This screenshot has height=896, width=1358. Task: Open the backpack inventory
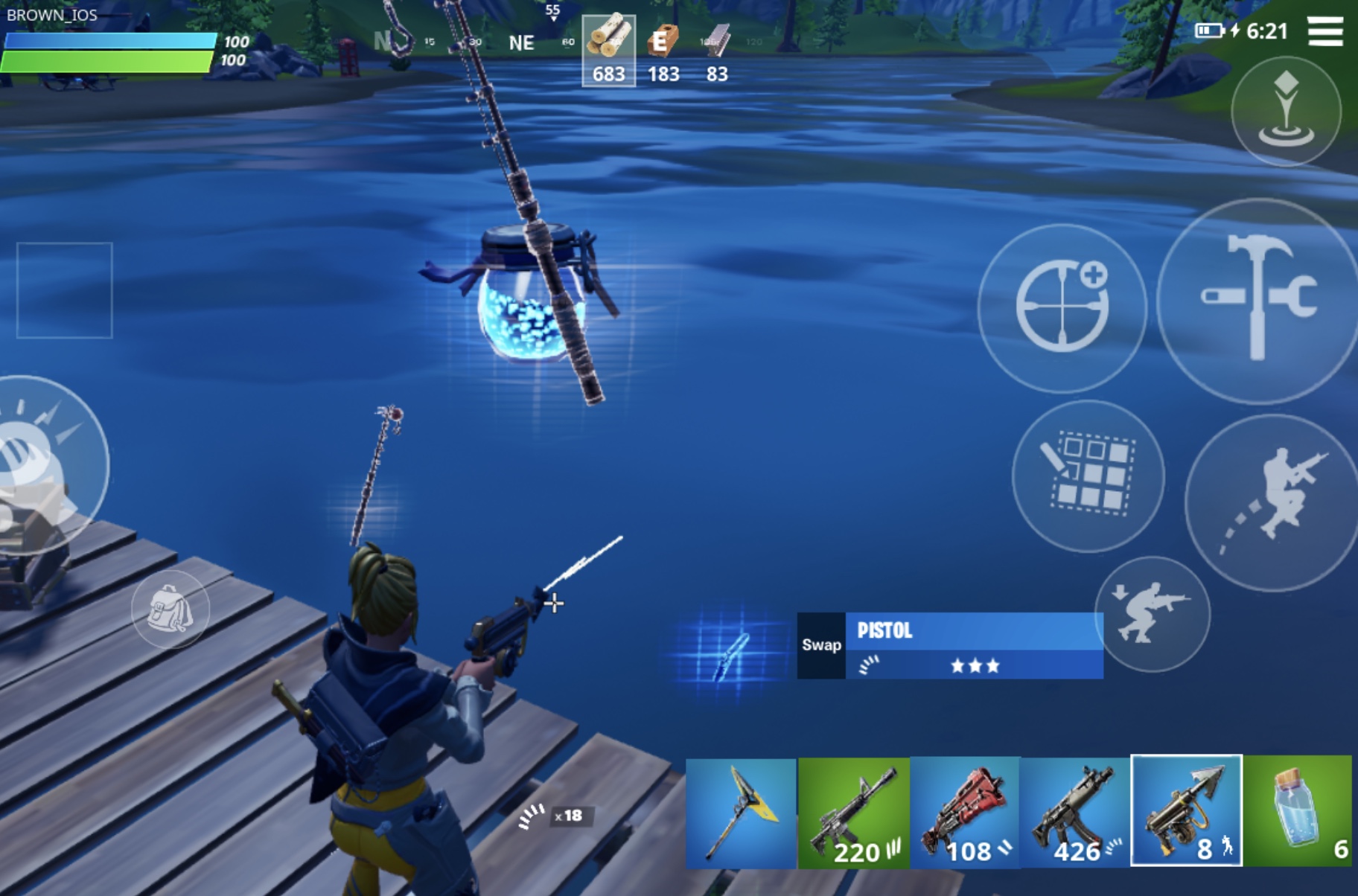pyautogui.click(x=170, y=609)
